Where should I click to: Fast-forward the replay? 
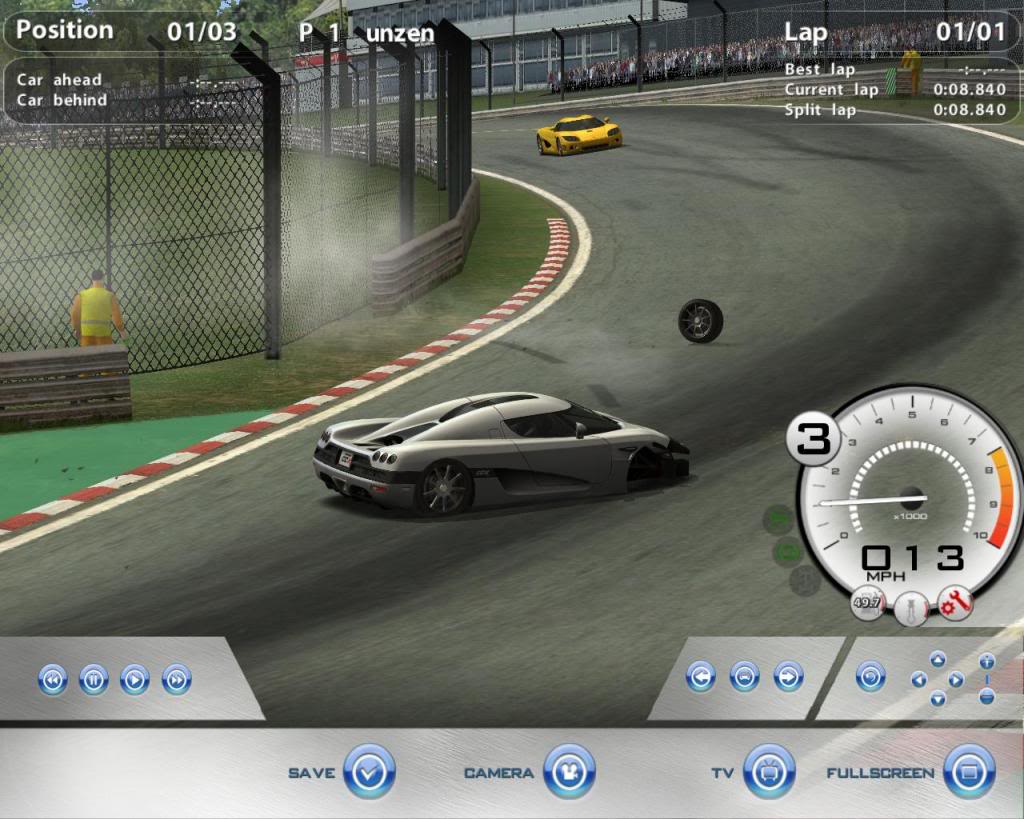click(x=176, y=680)
